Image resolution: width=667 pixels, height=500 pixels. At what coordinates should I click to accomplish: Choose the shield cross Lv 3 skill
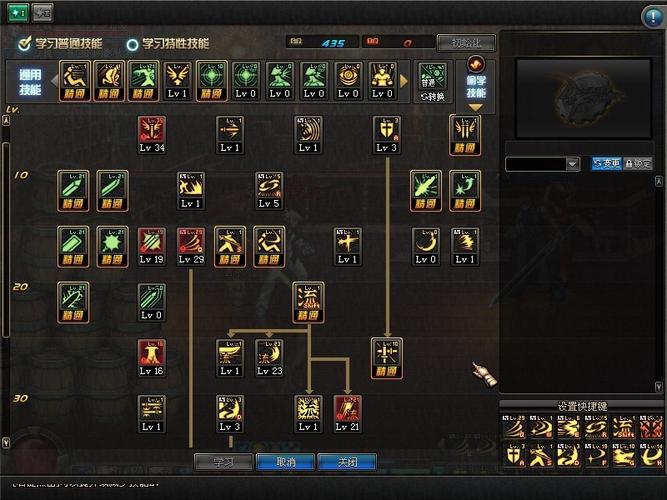[386, 131]
